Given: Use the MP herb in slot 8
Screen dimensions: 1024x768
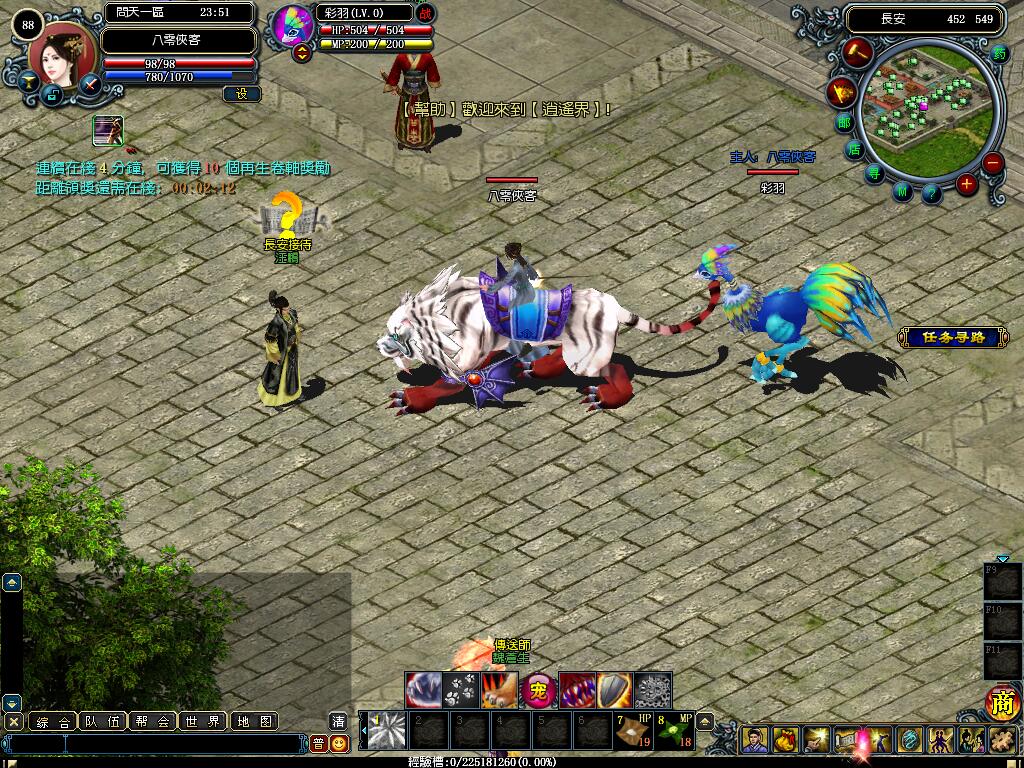Looking at the screenshot, I should coord(671,730).
